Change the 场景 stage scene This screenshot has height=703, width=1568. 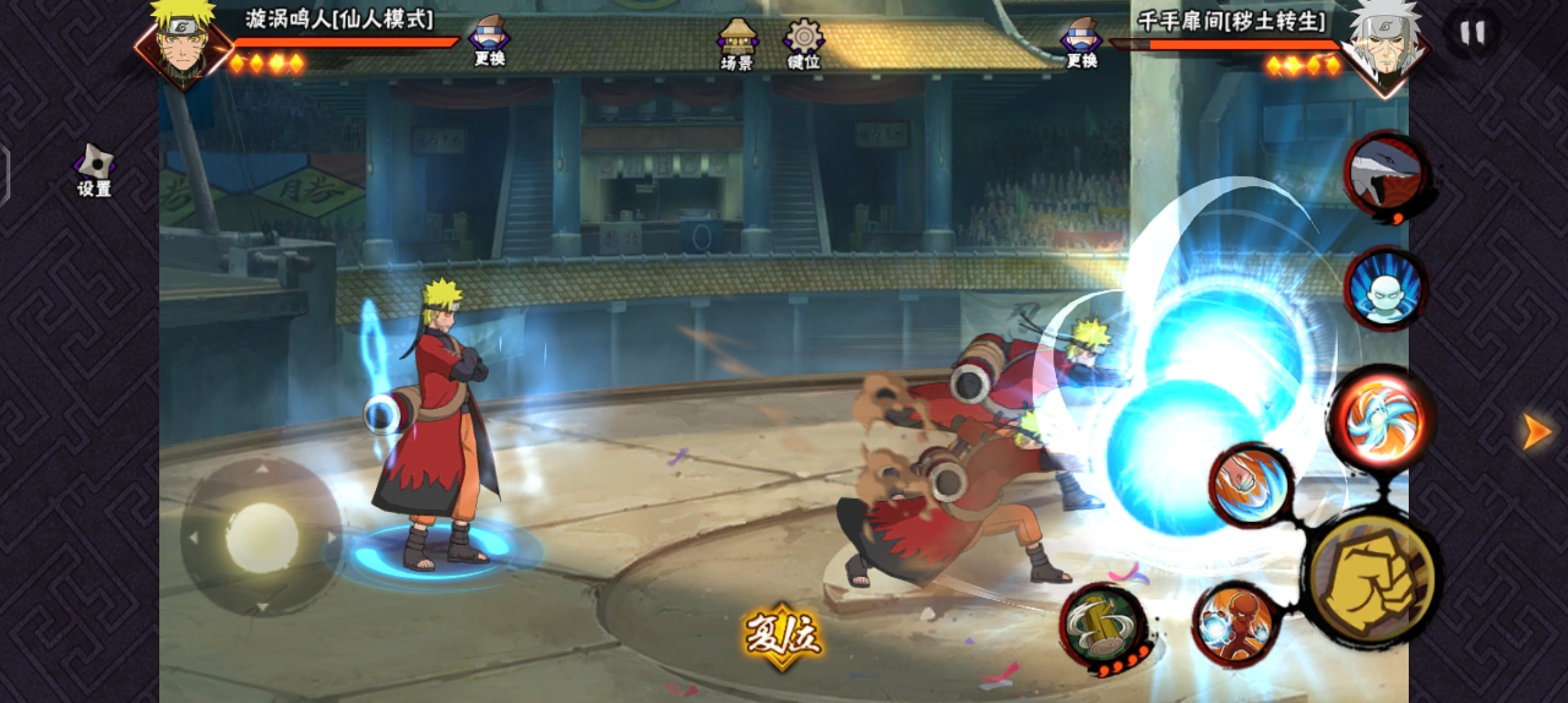(x=736, y=43)
